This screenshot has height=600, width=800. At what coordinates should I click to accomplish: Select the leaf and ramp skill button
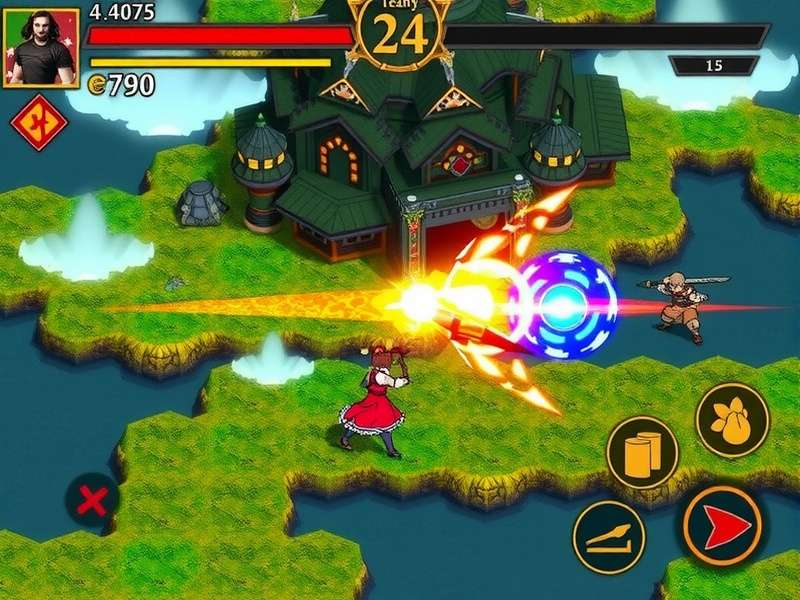608,537
